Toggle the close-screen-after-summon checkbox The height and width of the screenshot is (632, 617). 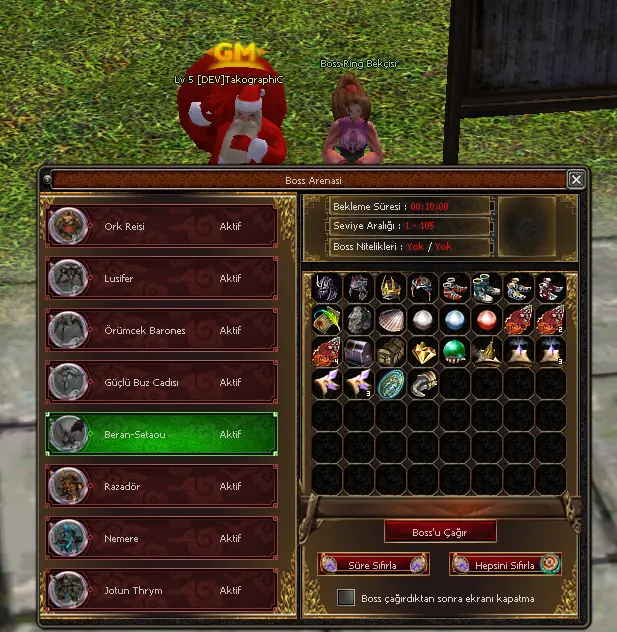click(346, 598)
